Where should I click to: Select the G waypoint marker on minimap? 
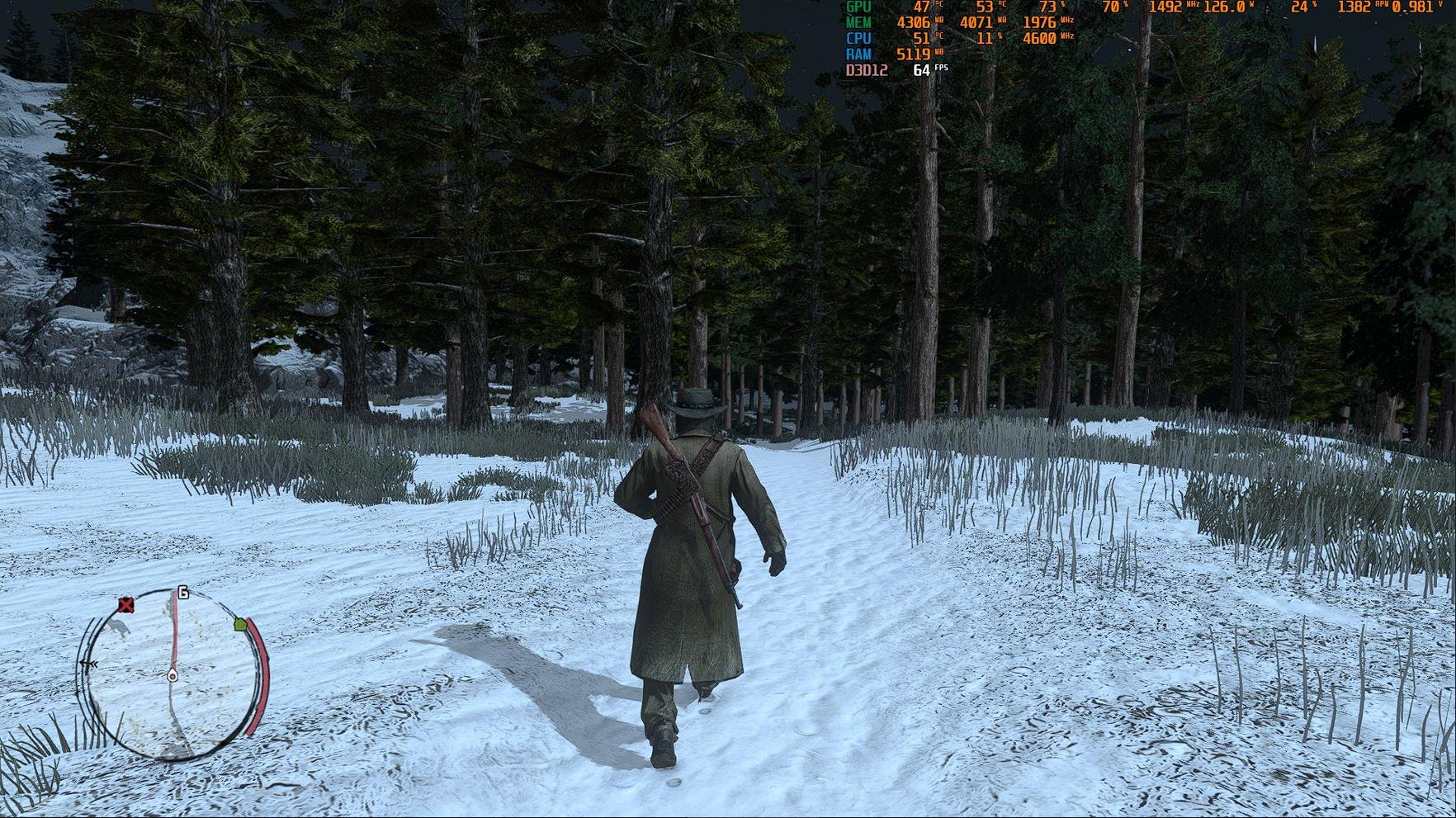click(182, 593)
